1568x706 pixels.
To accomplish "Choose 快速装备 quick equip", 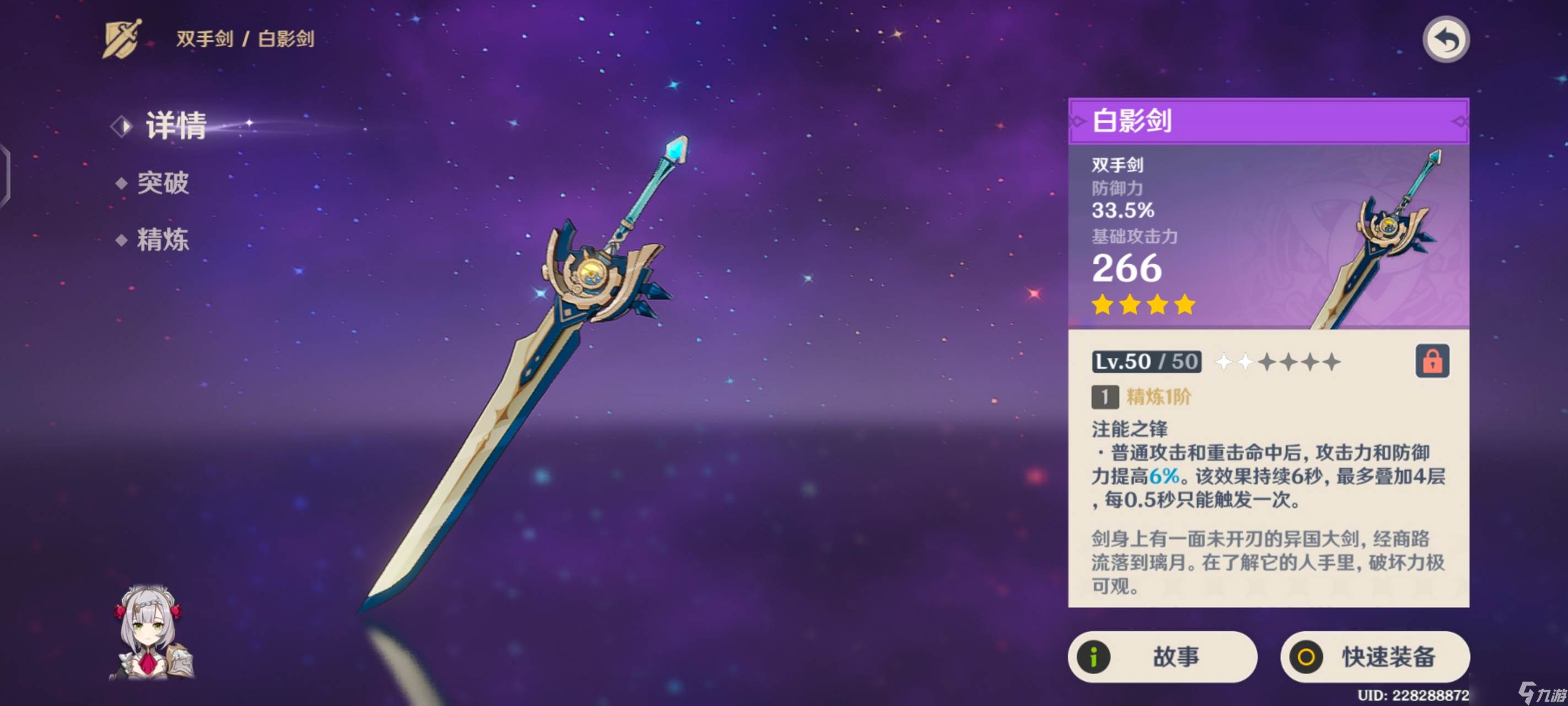I will 1374,657.
